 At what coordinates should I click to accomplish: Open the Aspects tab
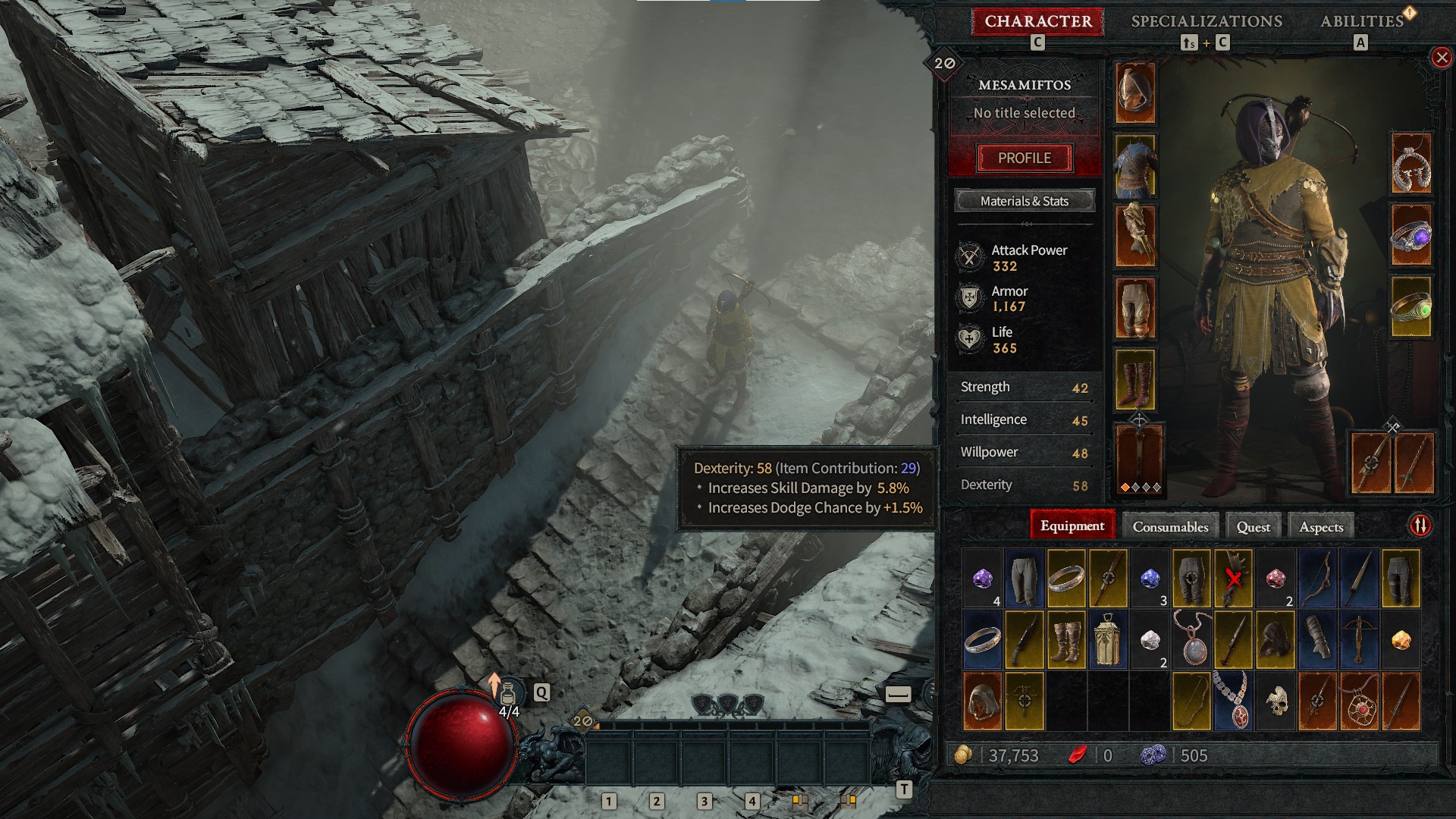tap(1319, 526)
